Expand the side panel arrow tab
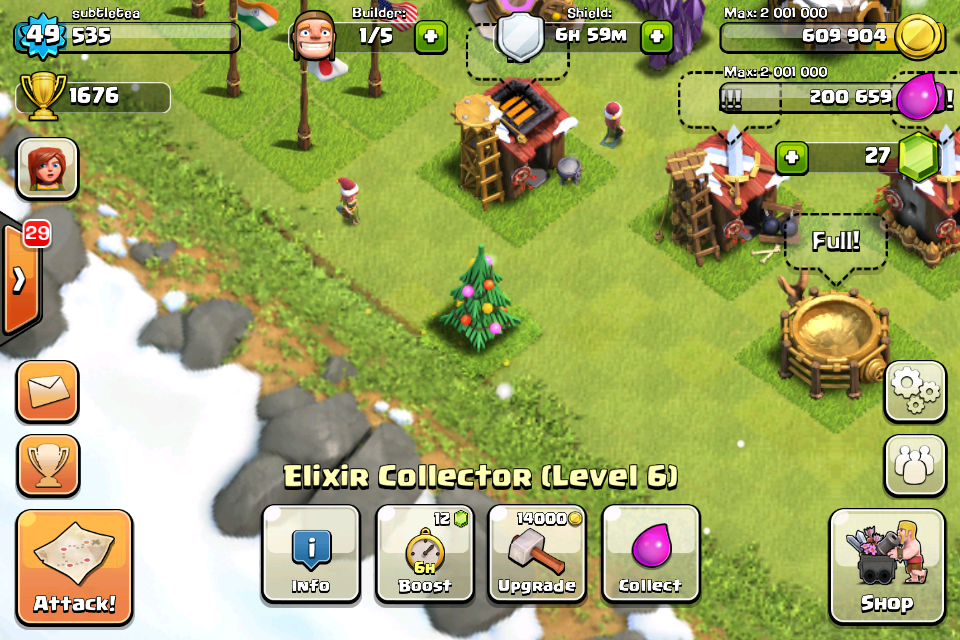The width and height of the screenshot is (960, 640). tap(20, 279)
